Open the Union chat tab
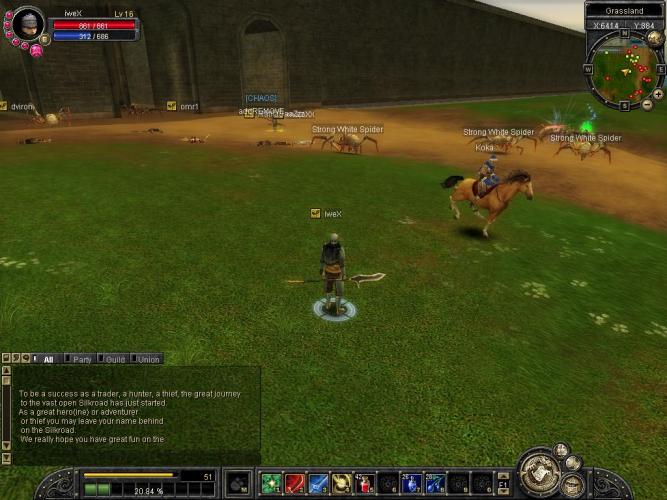This screenshot has height=500, width=667. [x=148, y=359]
